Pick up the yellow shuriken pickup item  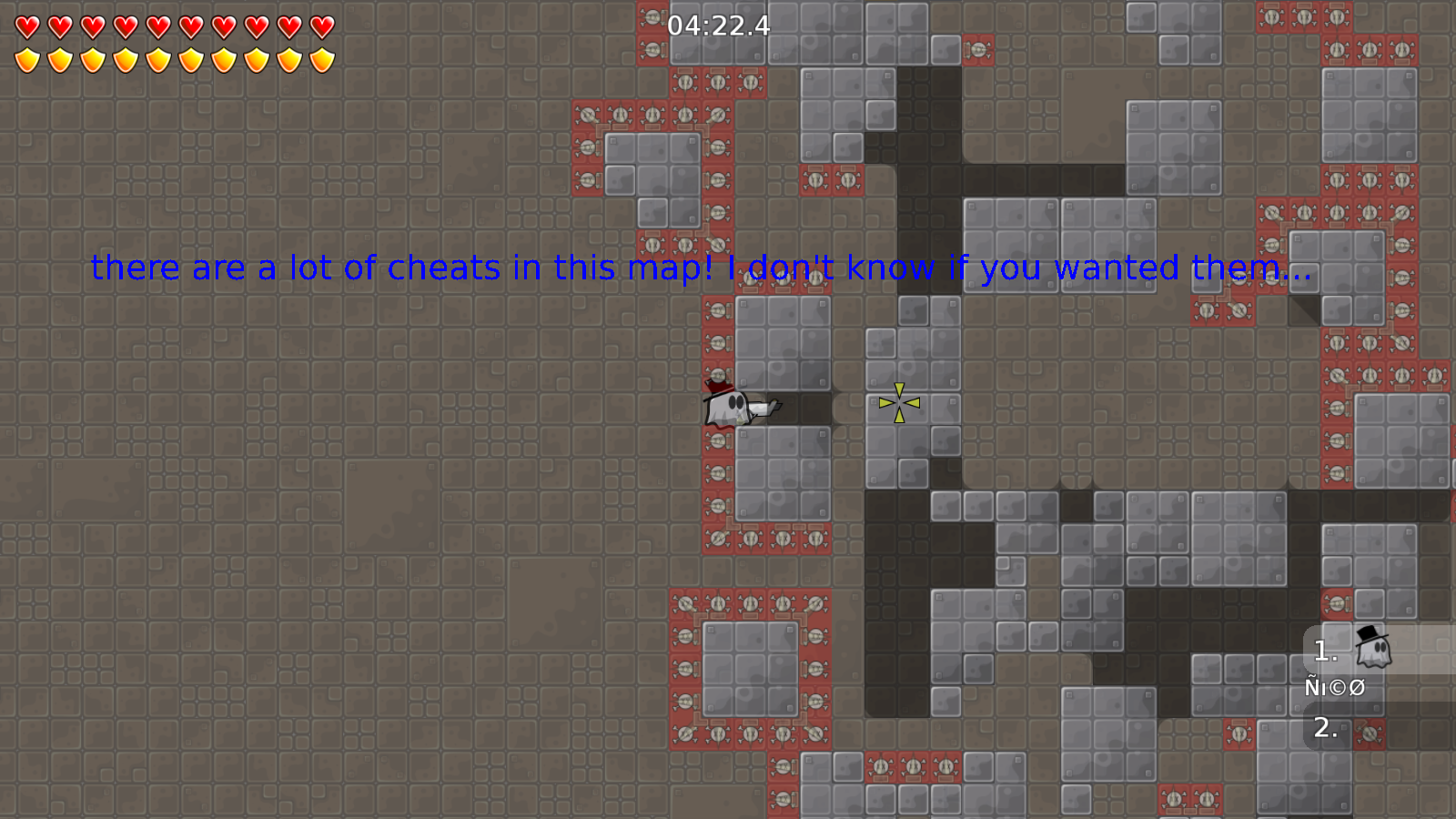click(x=897, y=404)
